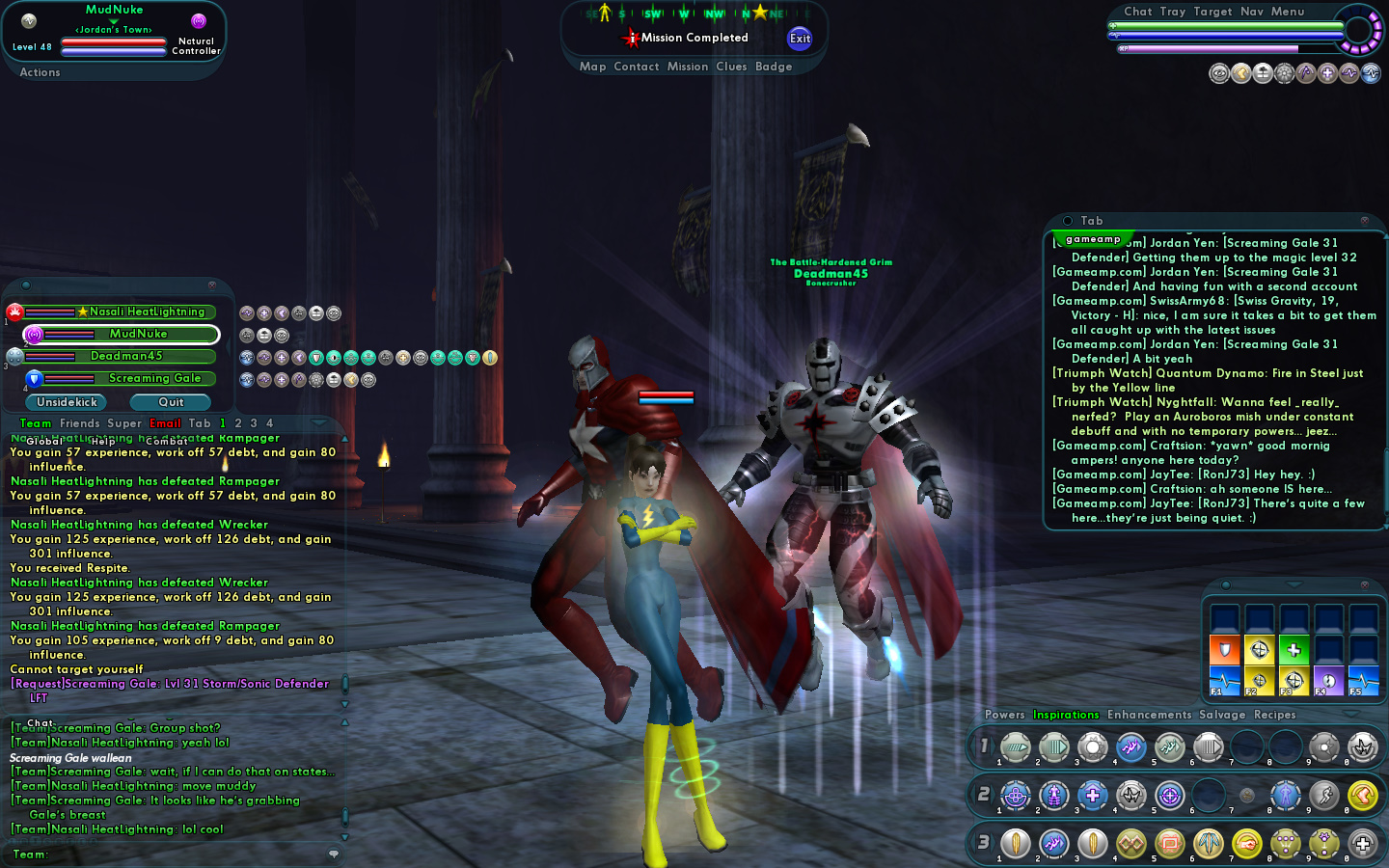Select teammate Deadman45 in team list
Viewport: 1389px width, 868px height.
[x=126, y=356]
